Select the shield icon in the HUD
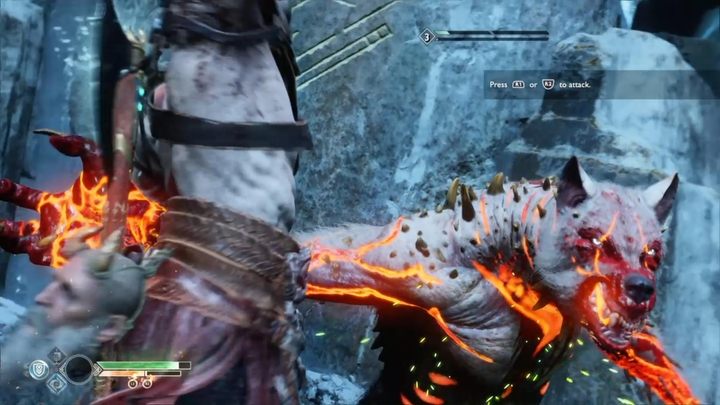This screenshot has width=720, height=405. coord(39,369)
